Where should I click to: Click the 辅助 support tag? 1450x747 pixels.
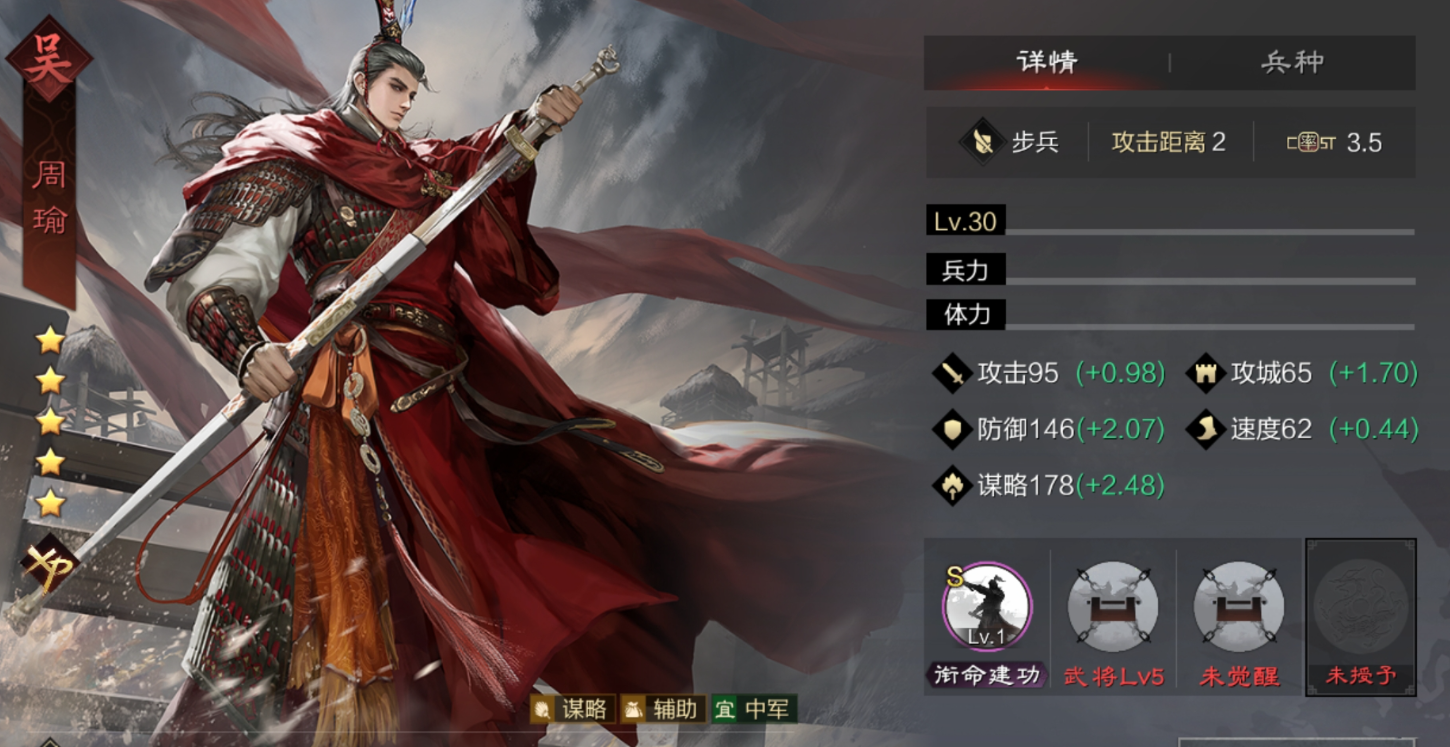point(663,710)
